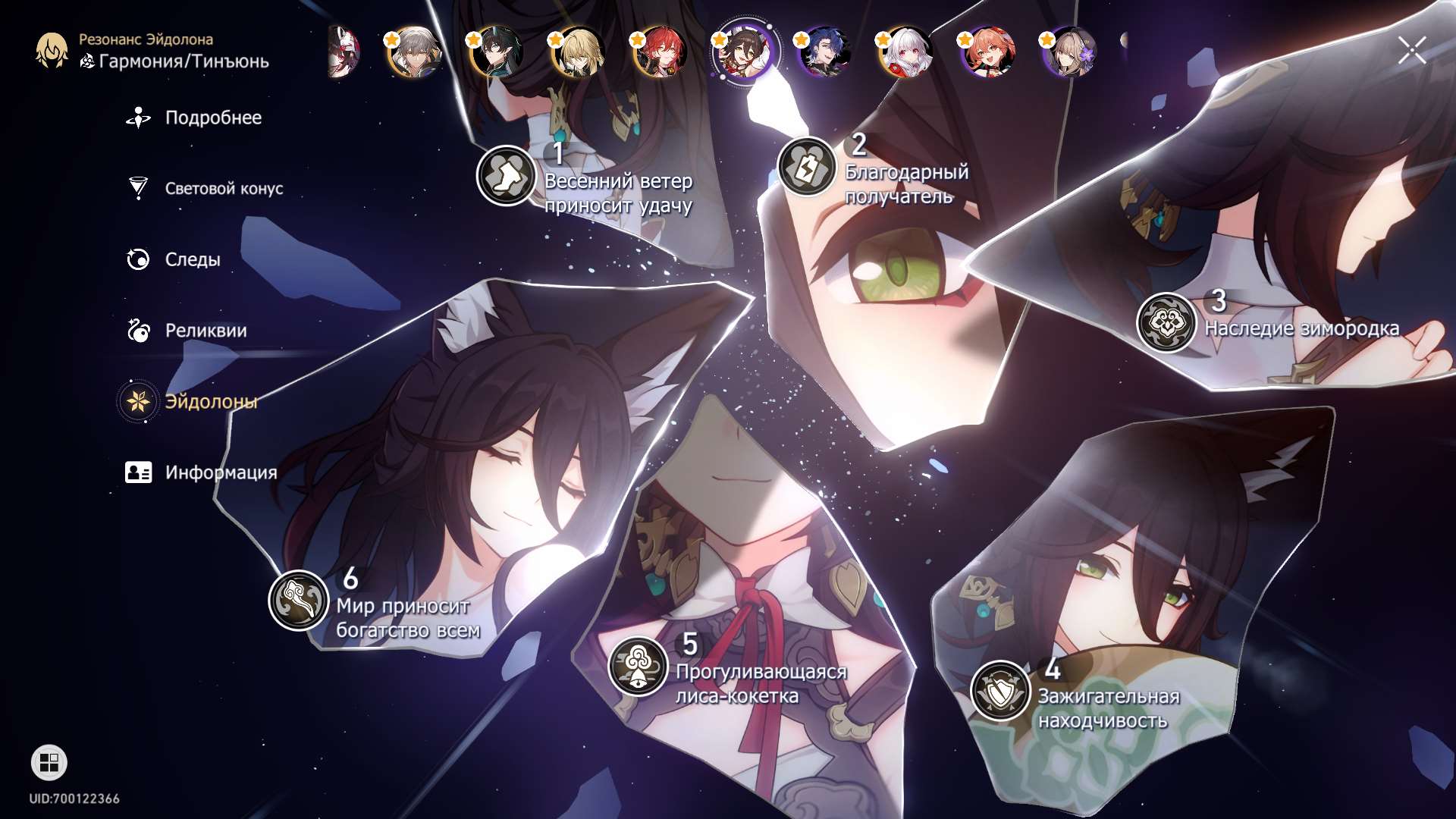Image resolution: width=1456 pixels, height=819 pixels.
Task: Select the white-haired red-eyed character portrait
Action: (x=905, y=52)
